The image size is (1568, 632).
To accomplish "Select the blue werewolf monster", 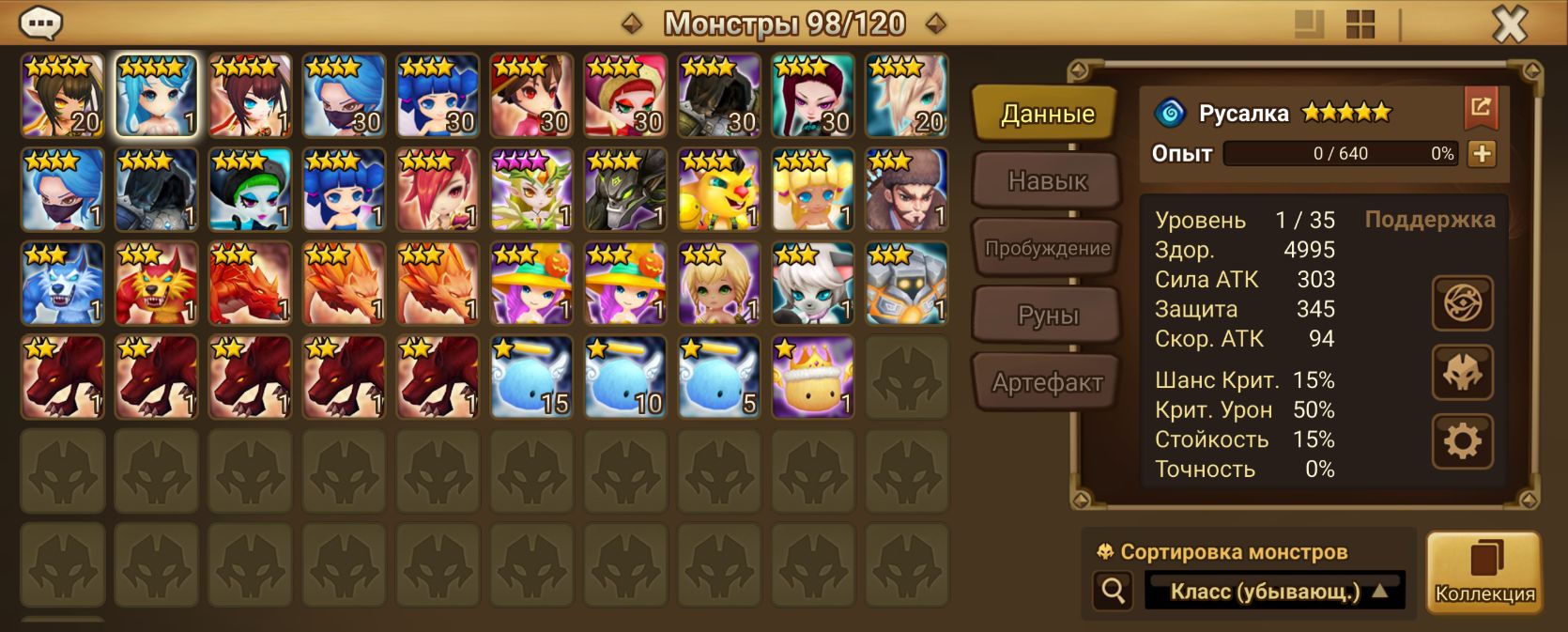I will [62, 284].
